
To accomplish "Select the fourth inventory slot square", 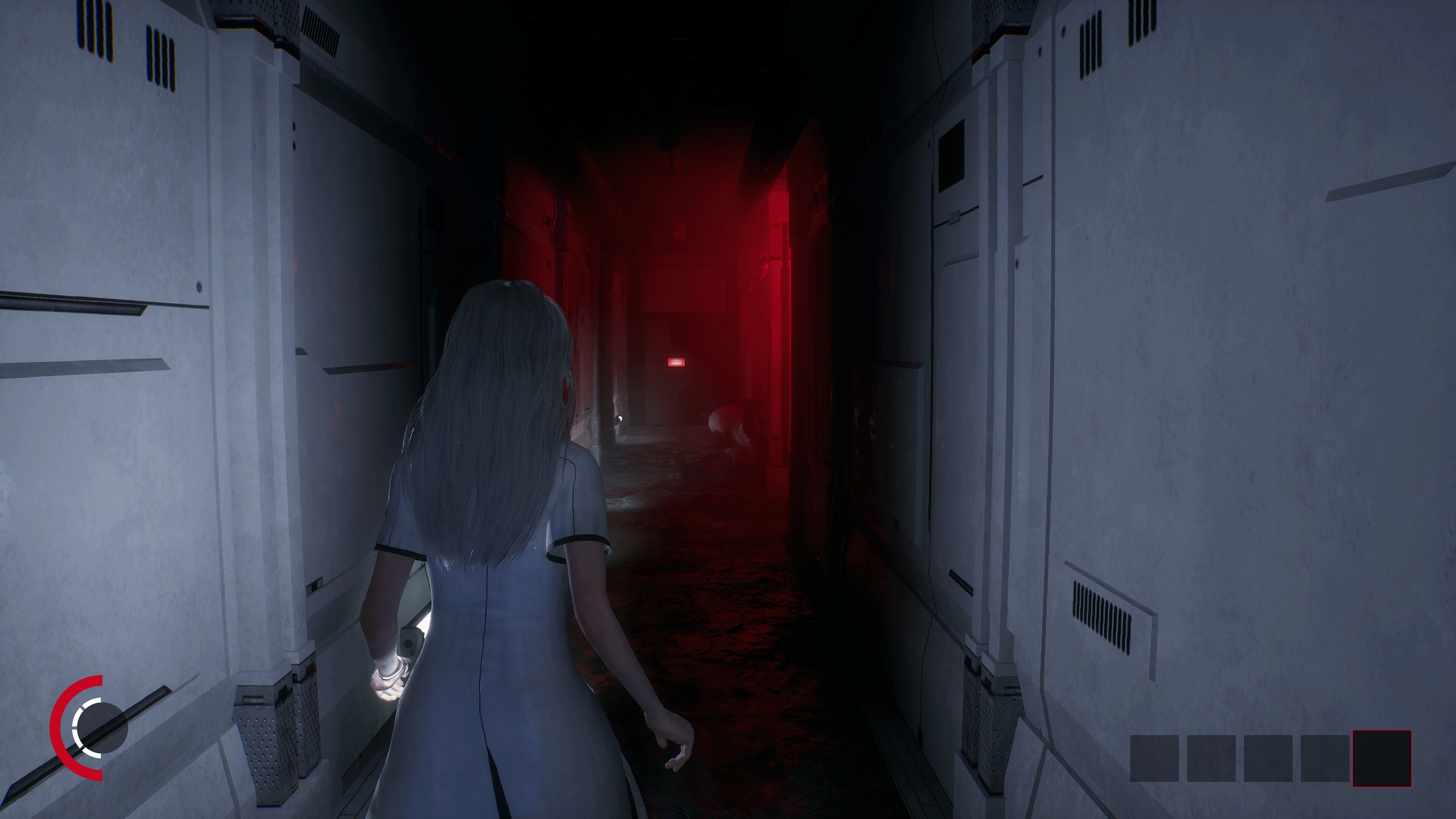I will (x=1325, y=760).
